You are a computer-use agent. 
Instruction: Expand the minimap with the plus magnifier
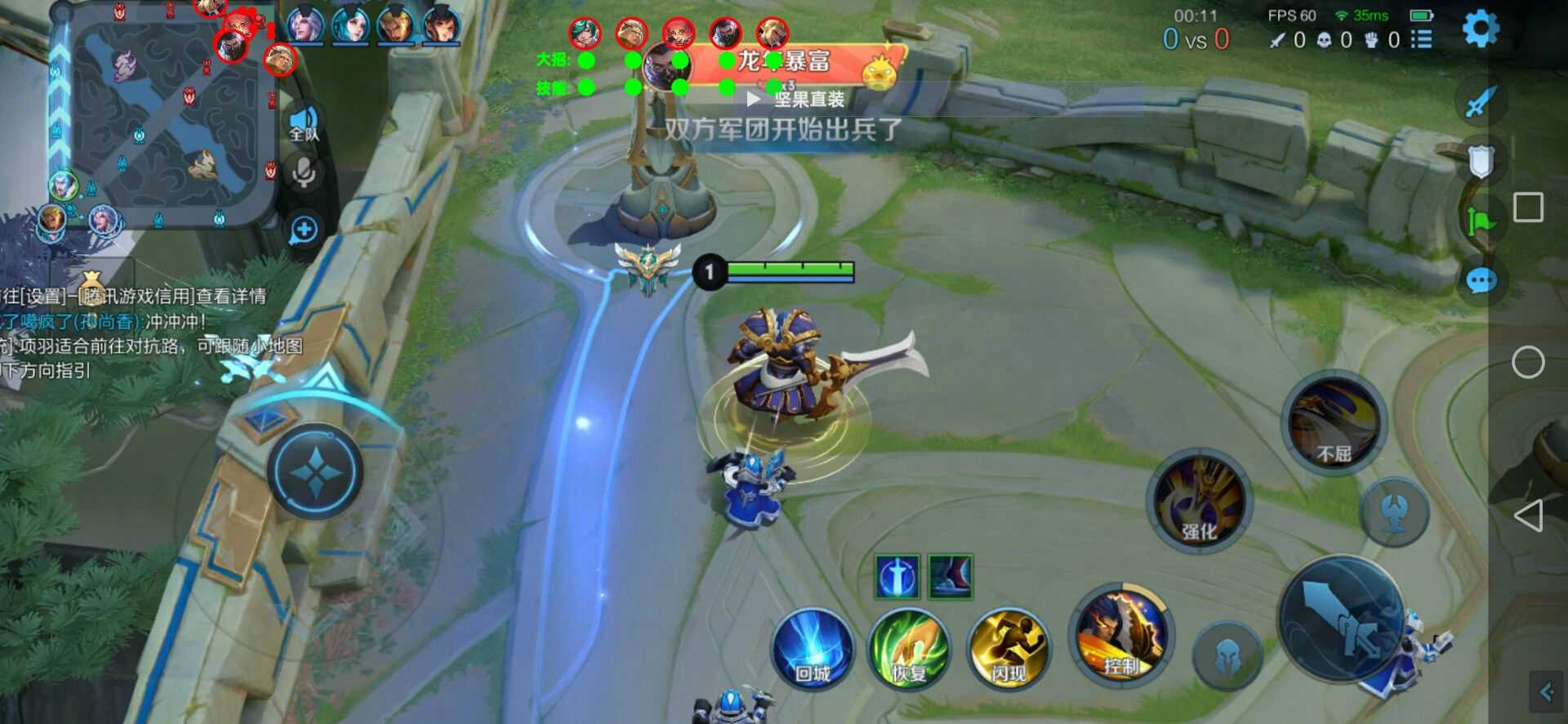(303, 230)
